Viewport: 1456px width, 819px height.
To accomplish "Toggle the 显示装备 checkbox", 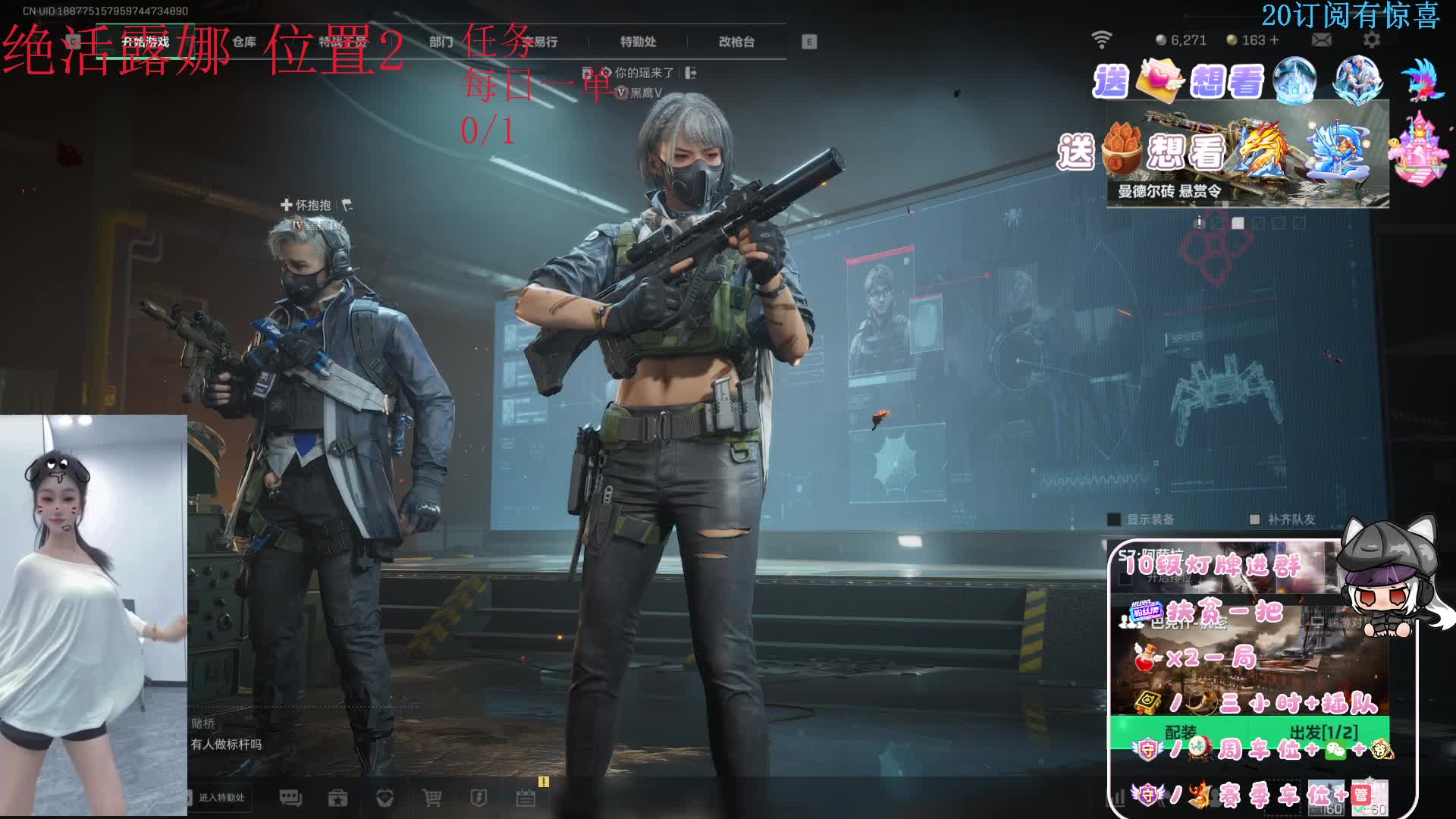I will pyautogui.click(x=1114, y=519).
